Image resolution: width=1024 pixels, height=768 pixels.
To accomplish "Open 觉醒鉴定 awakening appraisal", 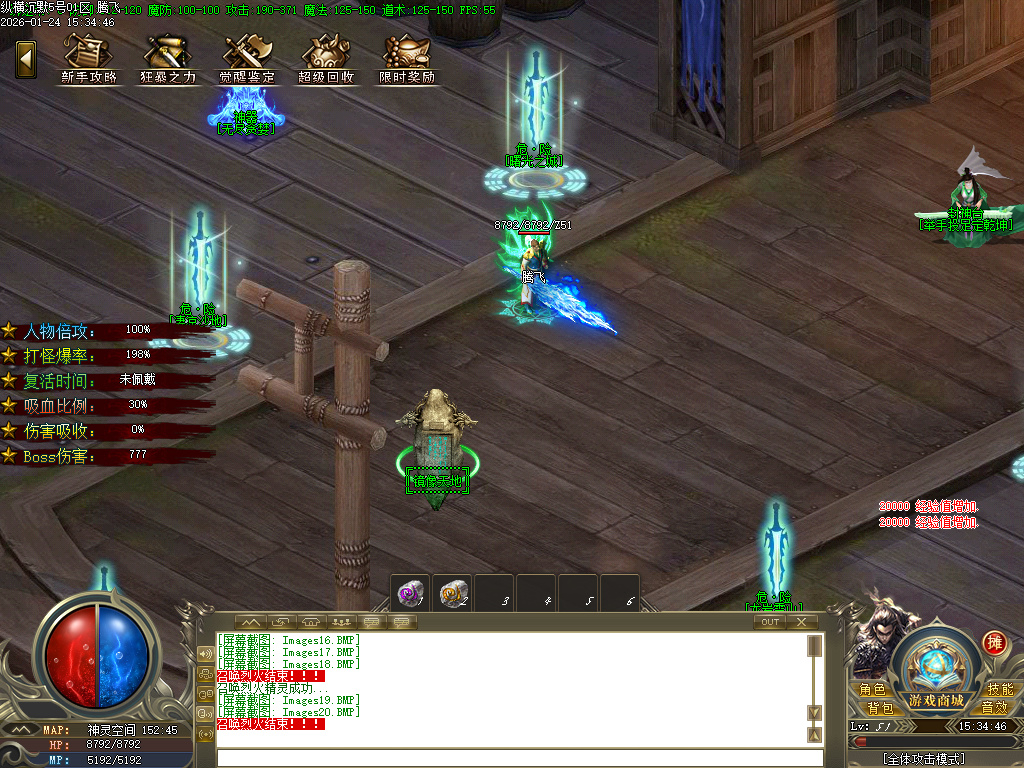I will (247, 58).
